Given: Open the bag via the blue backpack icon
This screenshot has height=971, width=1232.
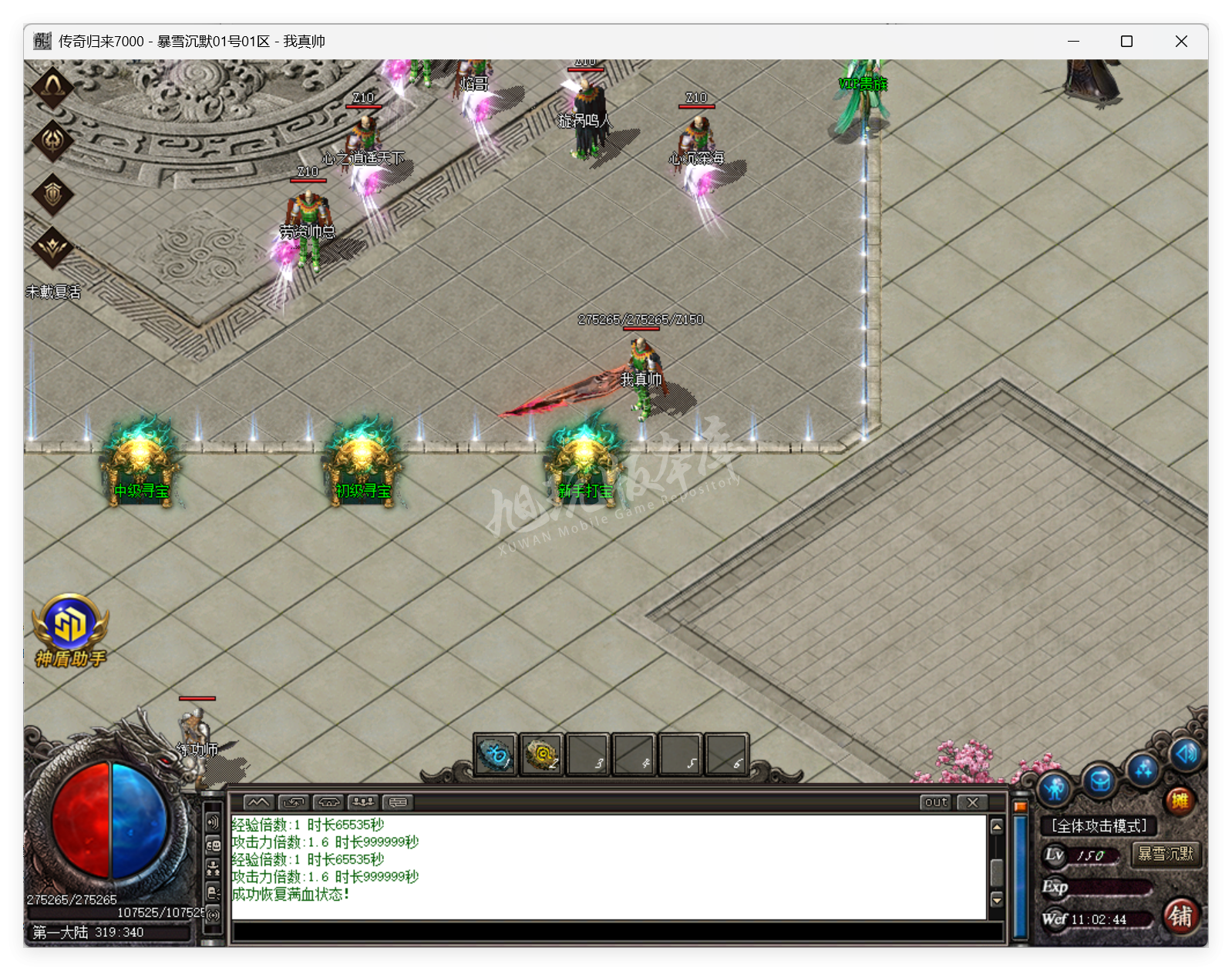Looking at the screenshot, I should pos(1100,781).
